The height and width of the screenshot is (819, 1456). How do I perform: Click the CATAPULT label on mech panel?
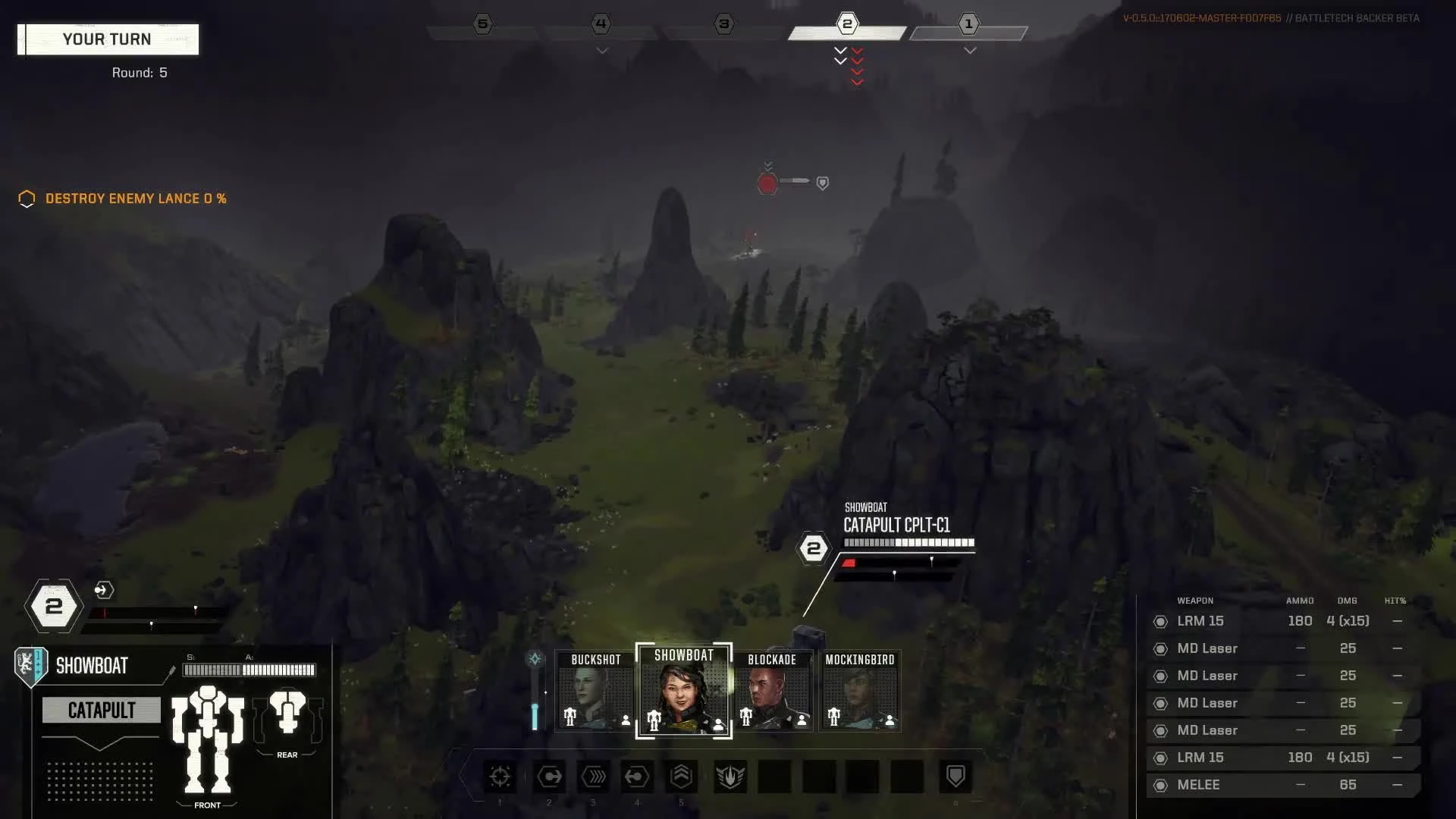pos(101,711)
